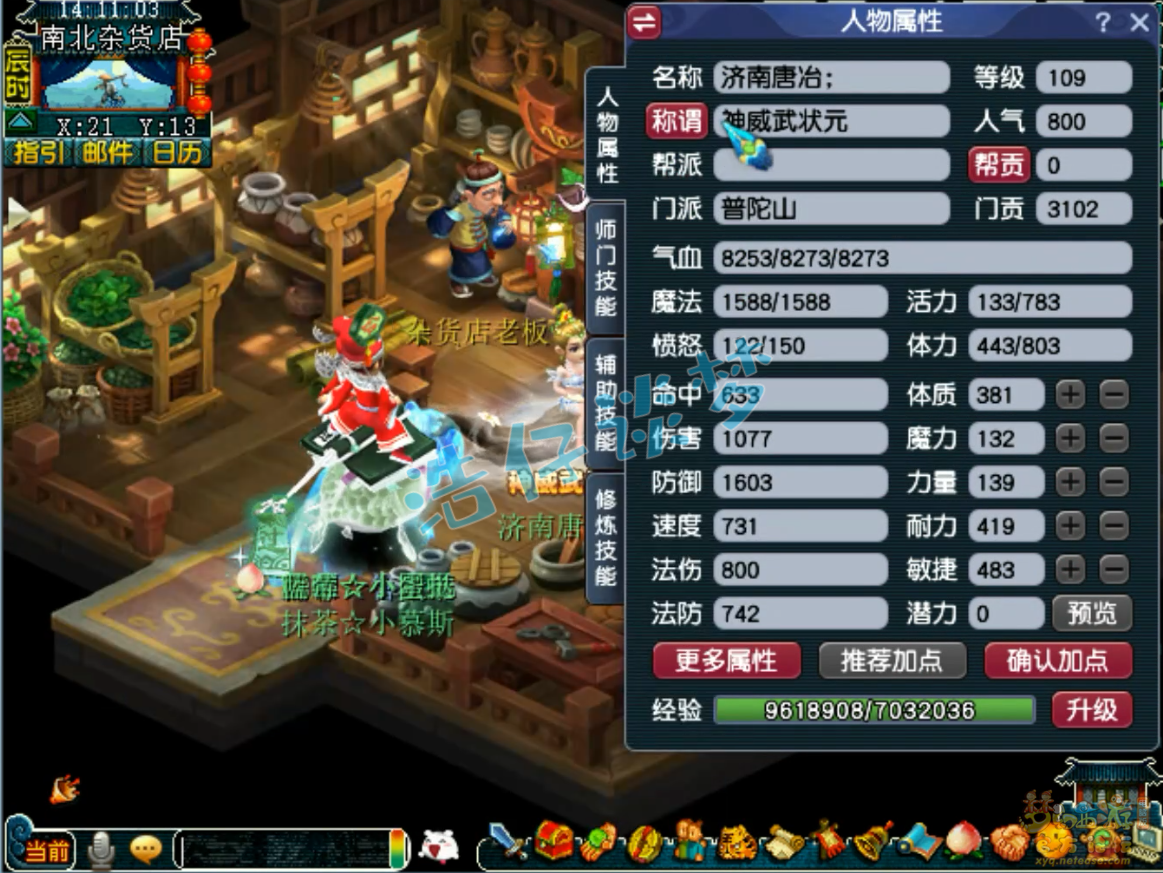Add a point to 体质

[1070, 395]
